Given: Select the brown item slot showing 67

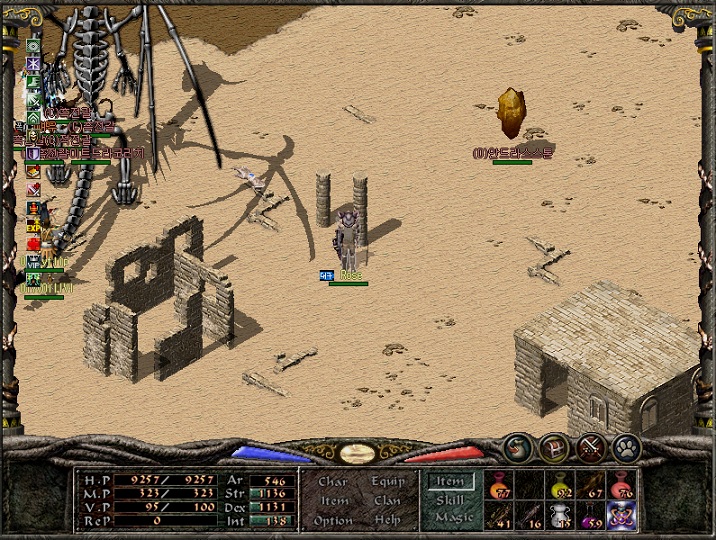Looking at the screenshot, I should 592,485.
